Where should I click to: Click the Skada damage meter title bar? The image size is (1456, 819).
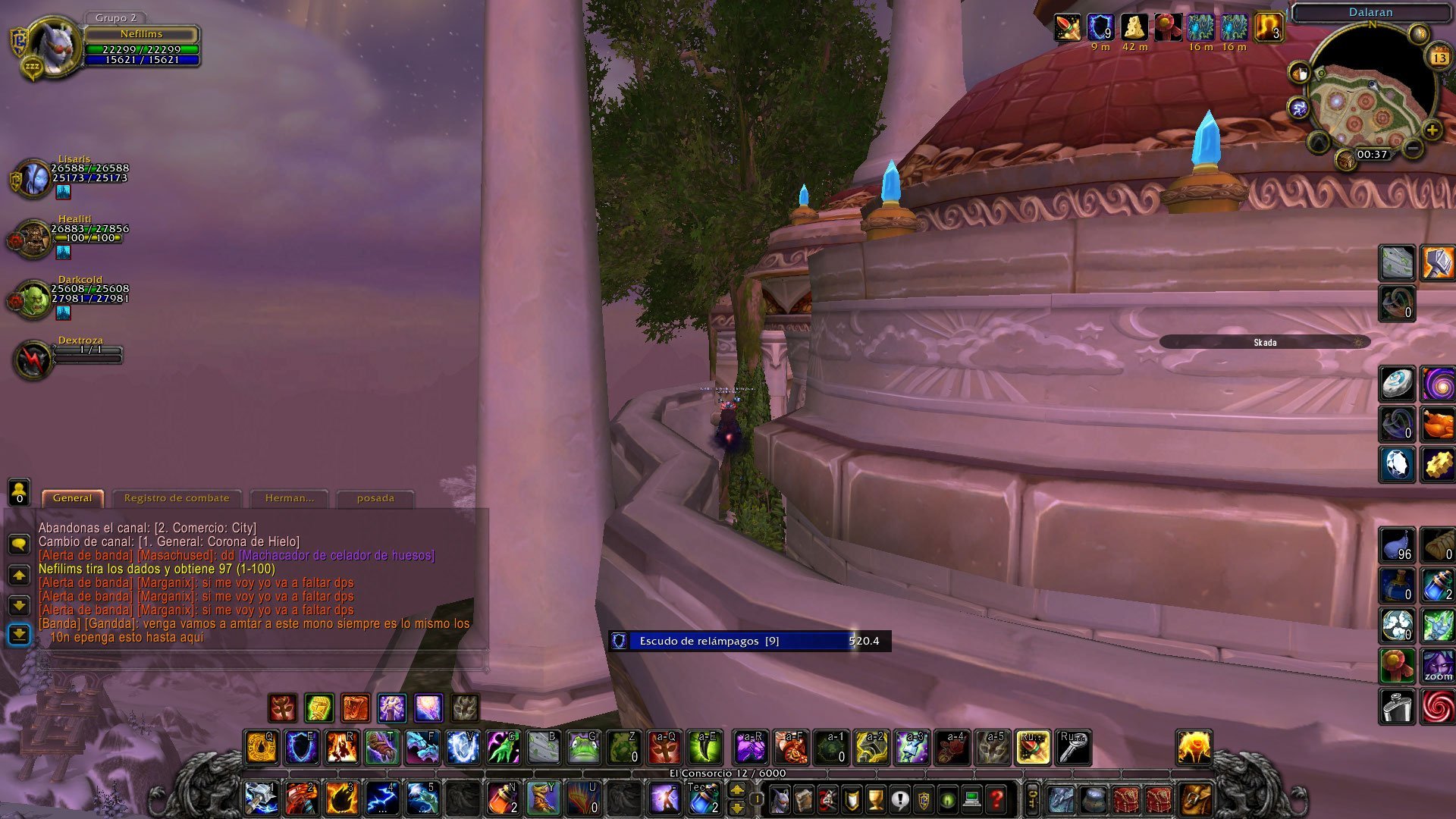tap(1264, 343)
